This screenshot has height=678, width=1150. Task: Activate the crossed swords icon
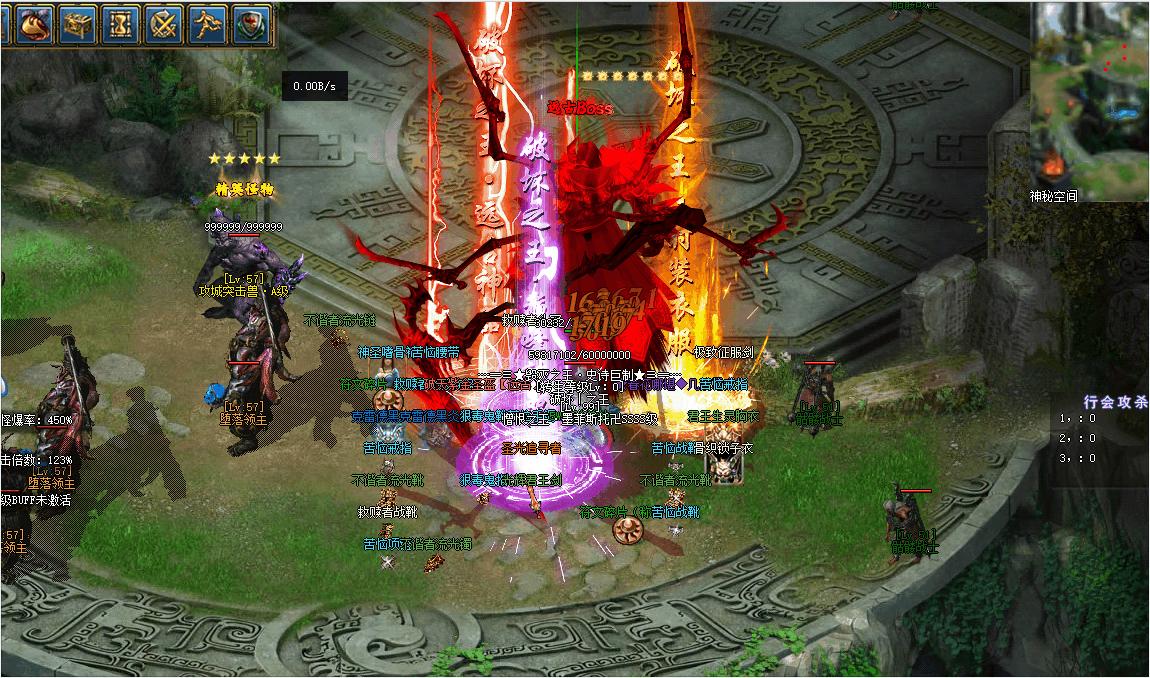pyautogui.click(x=164, y=24)
